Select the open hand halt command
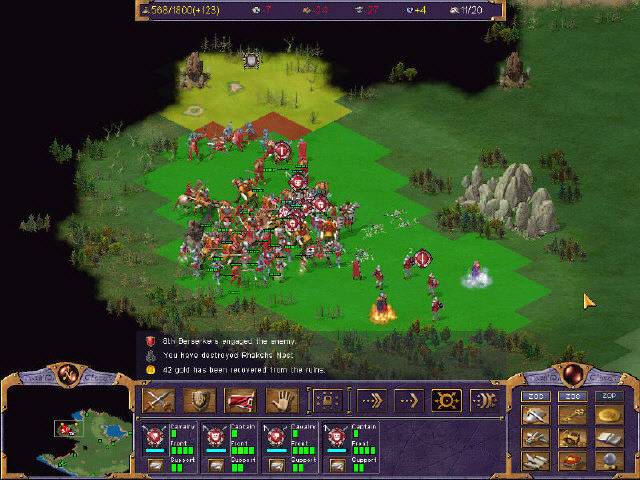The height and width of the screenshot is (480, 640). pos(281,400)
